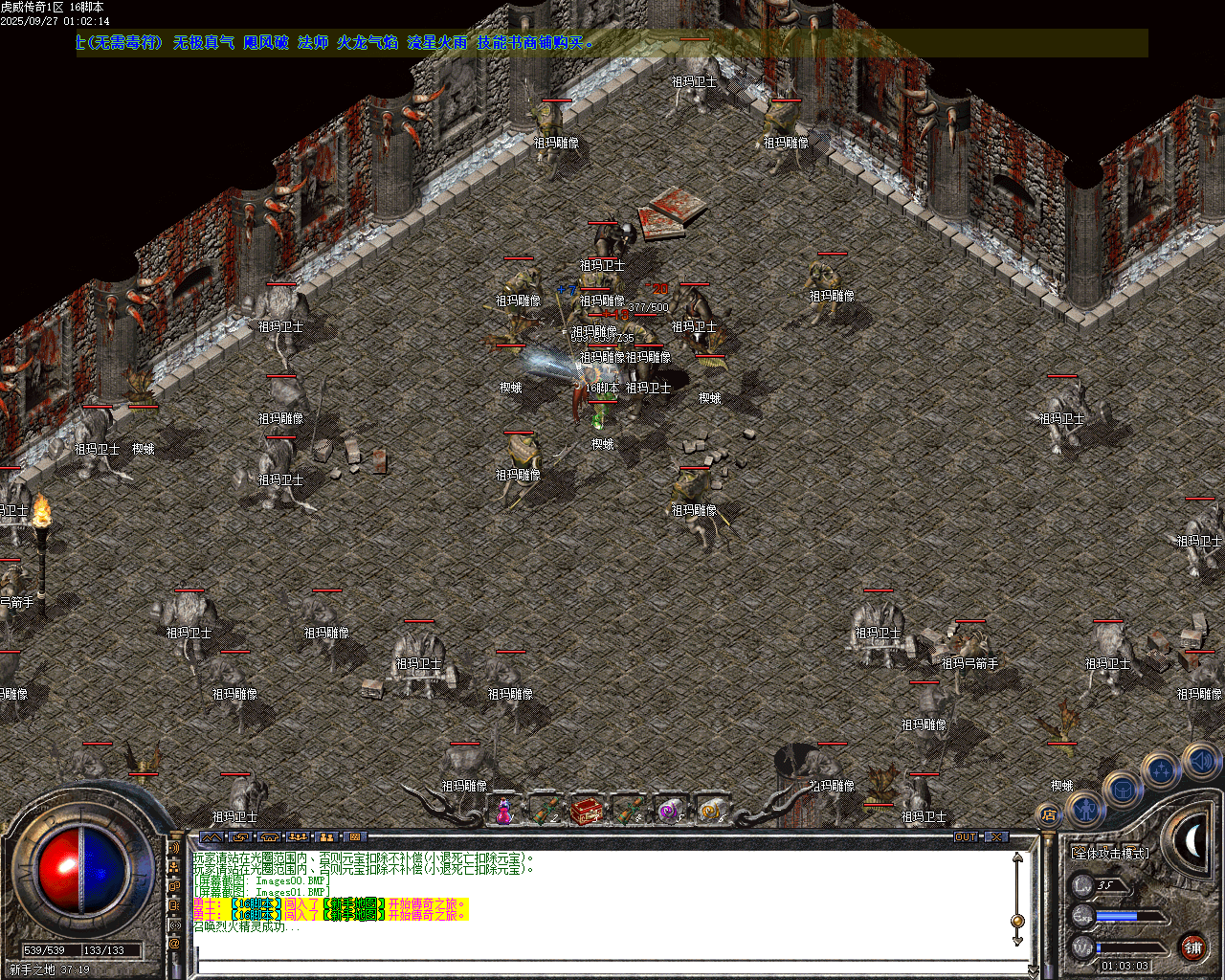
Task: Switch the 全体攻击模式 attack mode
Action: 1109,853
